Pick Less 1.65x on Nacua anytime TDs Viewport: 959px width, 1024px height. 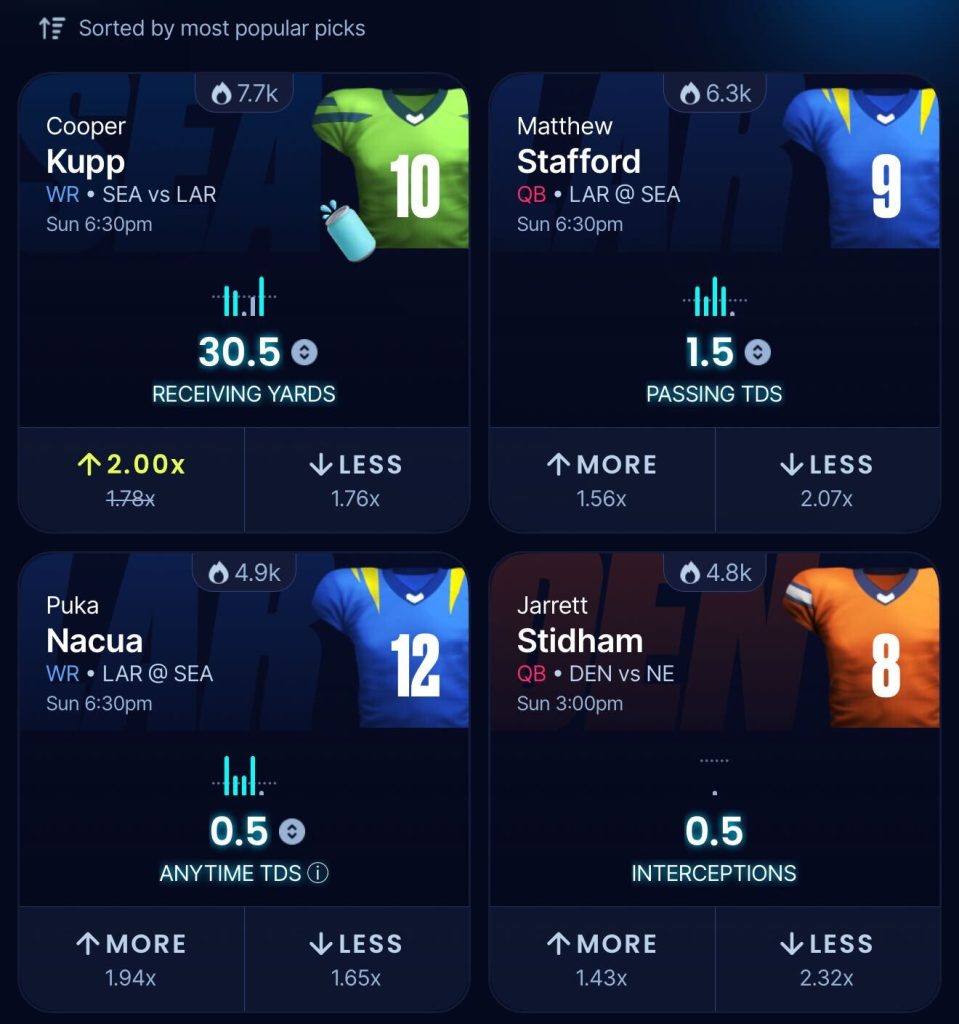point(356,958)
